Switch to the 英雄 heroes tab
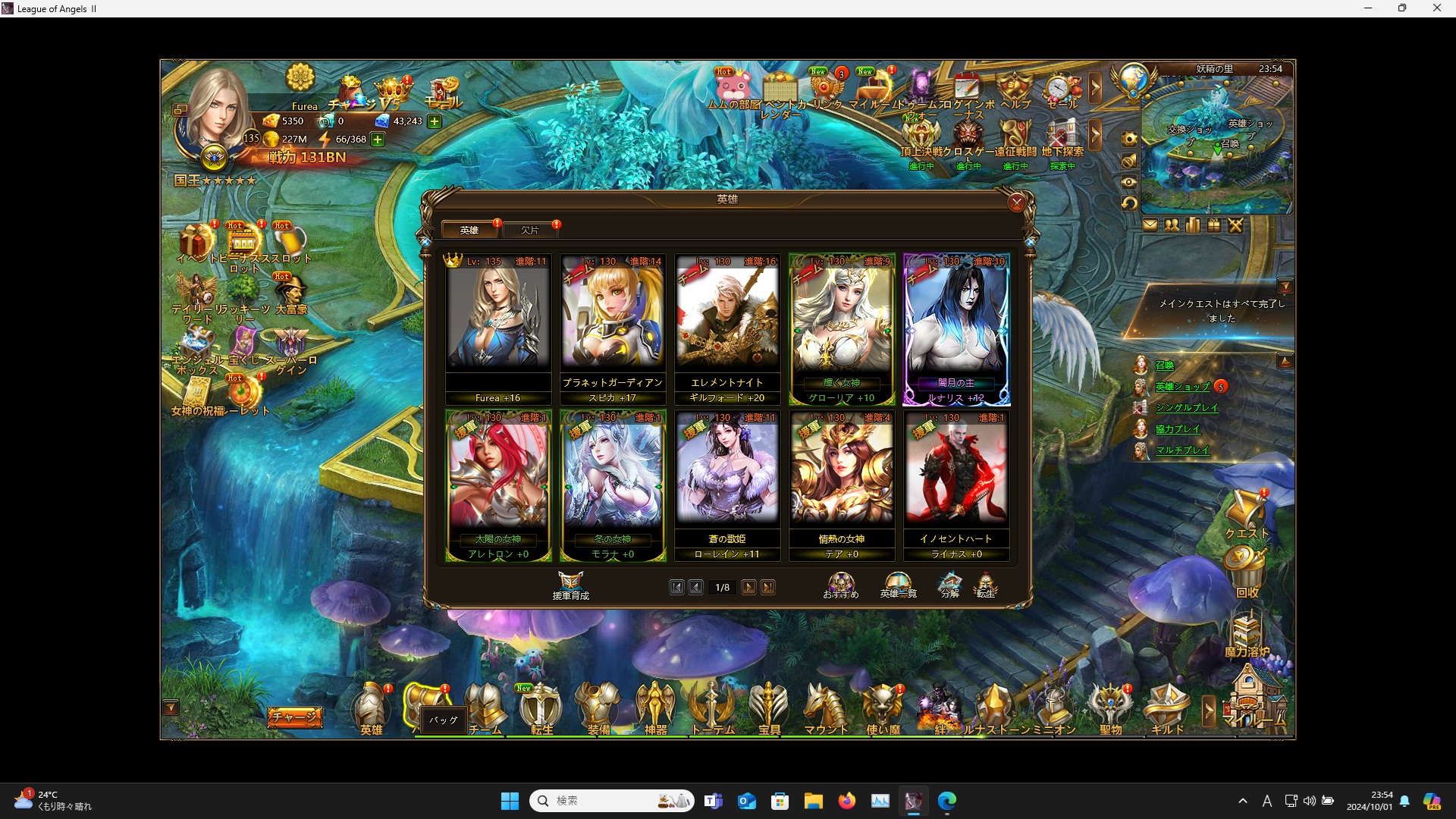1456x819 pixels. [x=469, y=230]
